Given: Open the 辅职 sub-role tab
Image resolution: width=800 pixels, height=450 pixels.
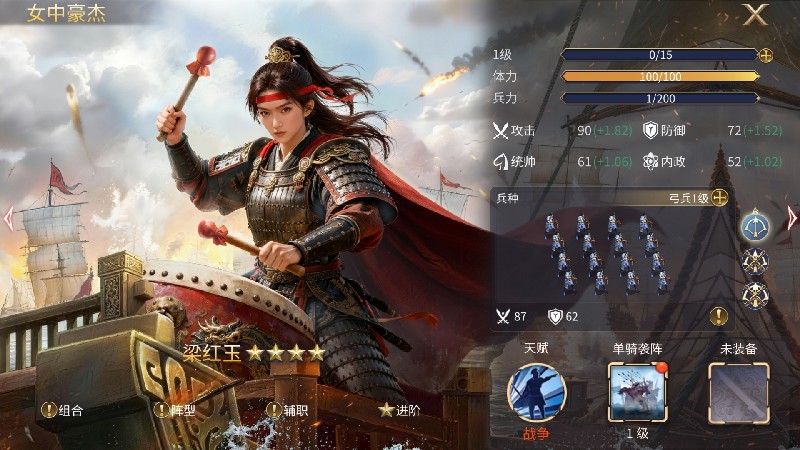Looking at the screenshot, I should [x=287, y=409].
